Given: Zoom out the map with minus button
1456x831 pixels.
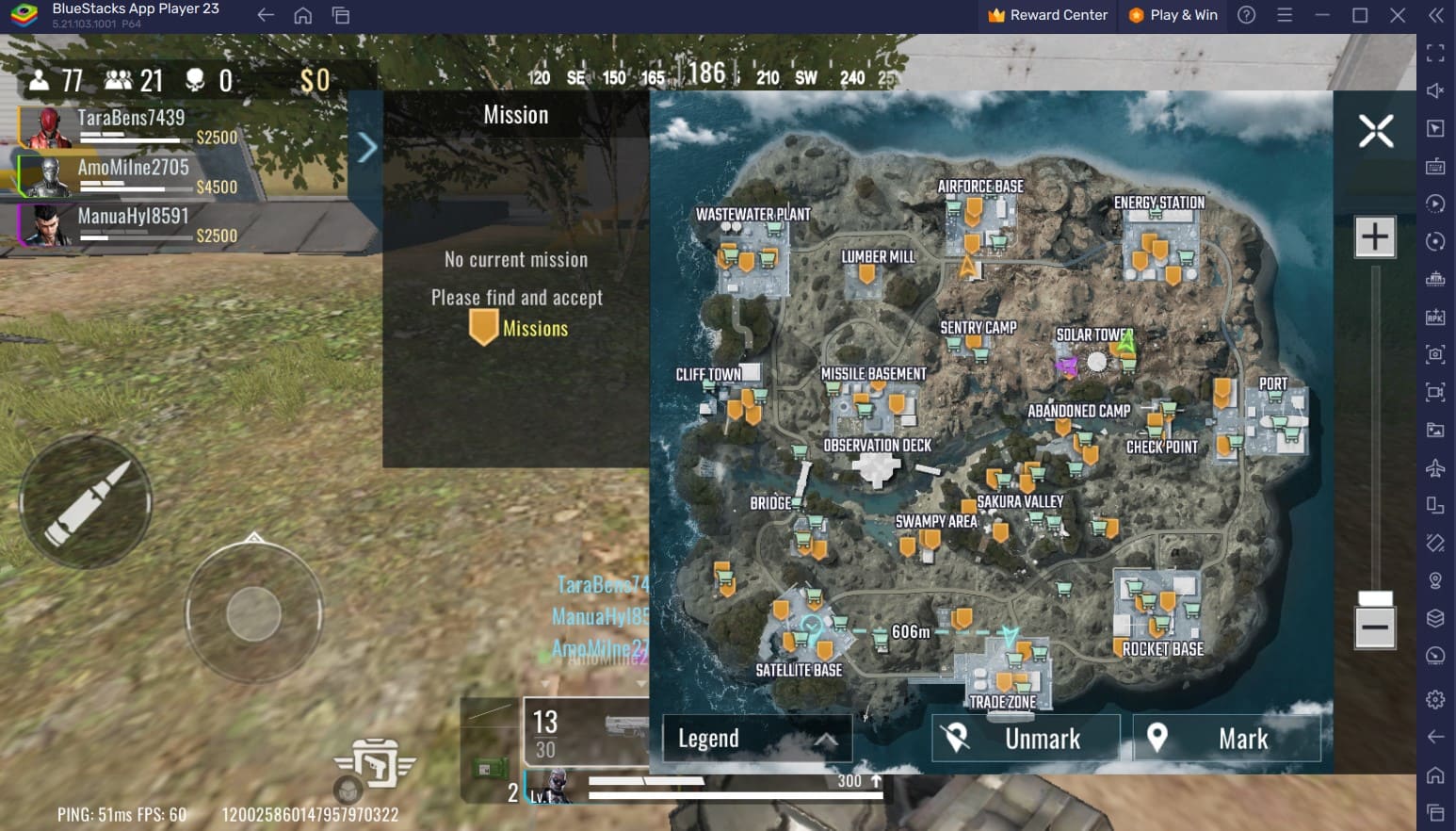Looking at the screenshot, I should (x=1374, y=627).
